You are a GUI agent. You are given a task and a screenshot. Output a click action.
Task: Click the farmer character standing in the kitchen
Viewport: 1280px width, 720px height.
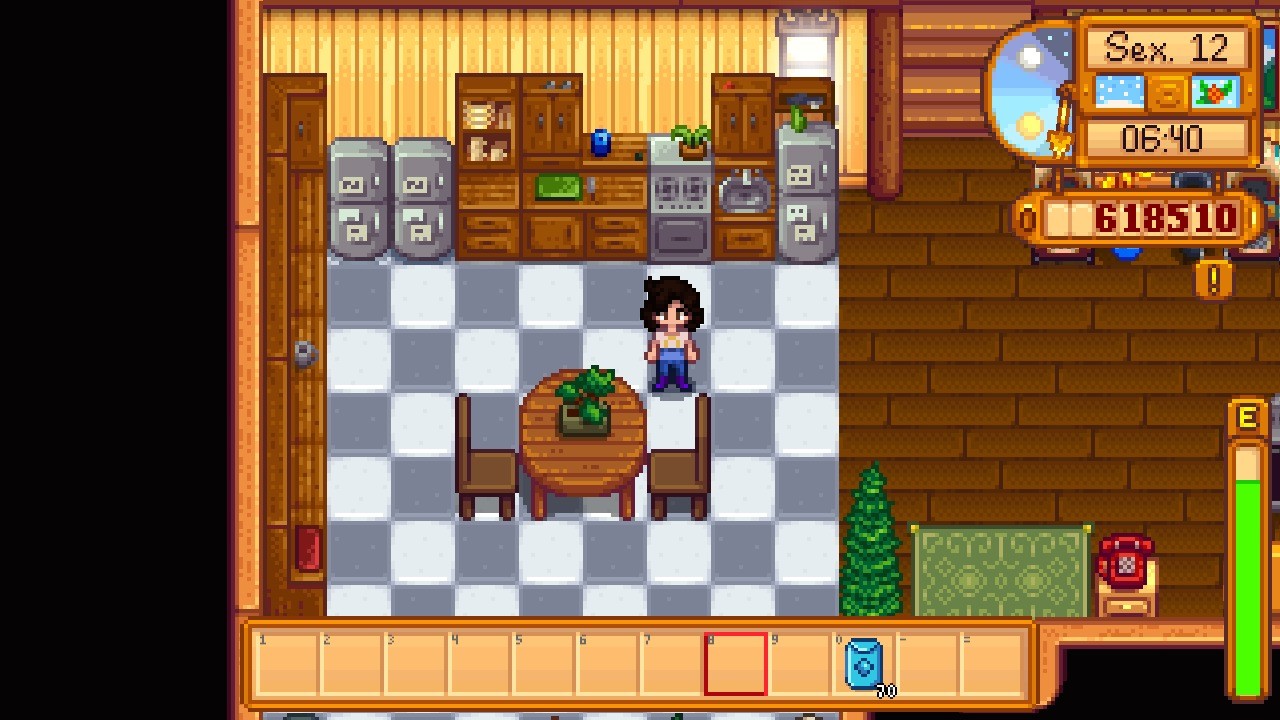point(673,330)
